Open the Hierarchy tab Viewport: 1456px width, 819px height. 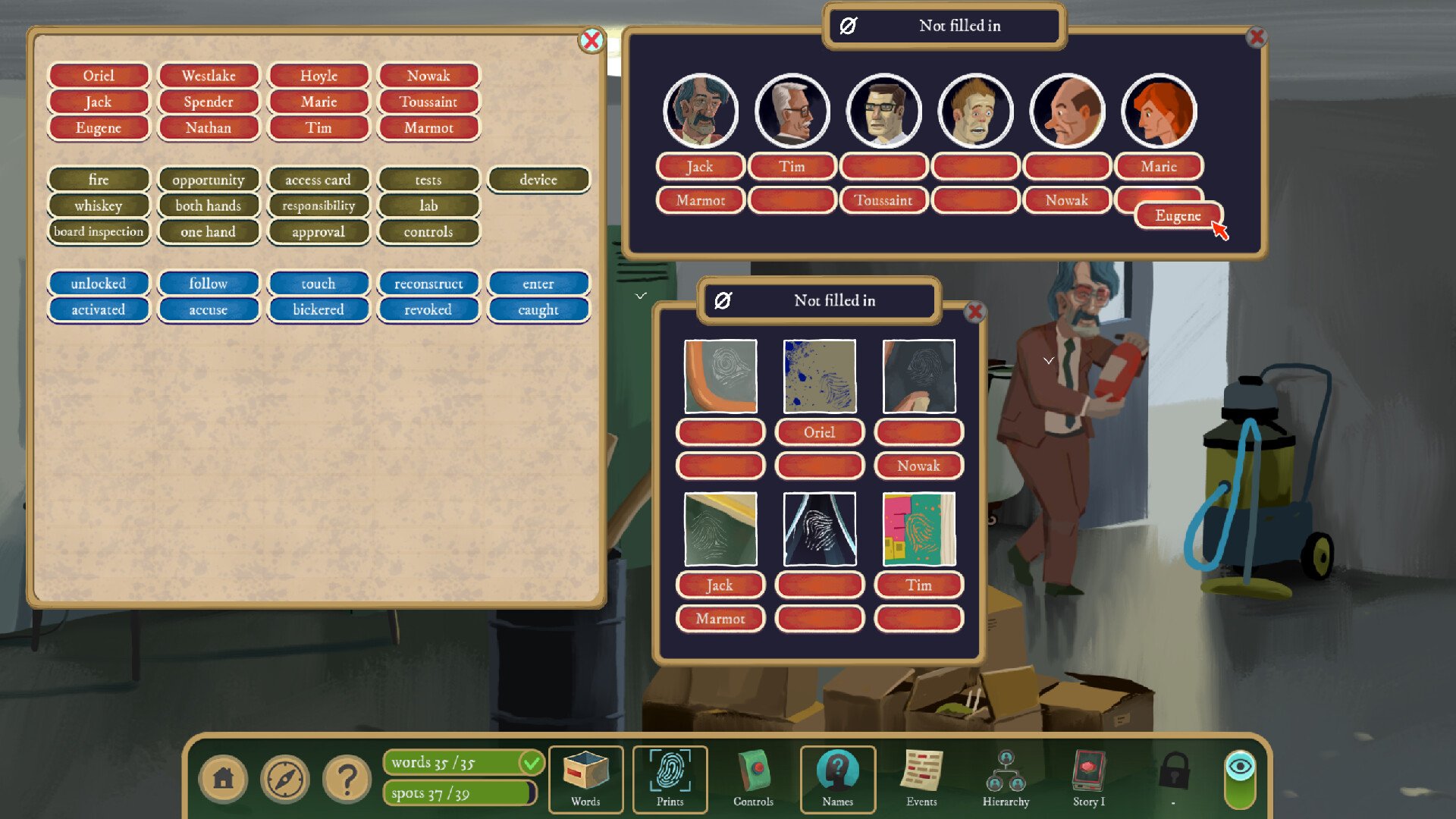1006,779
